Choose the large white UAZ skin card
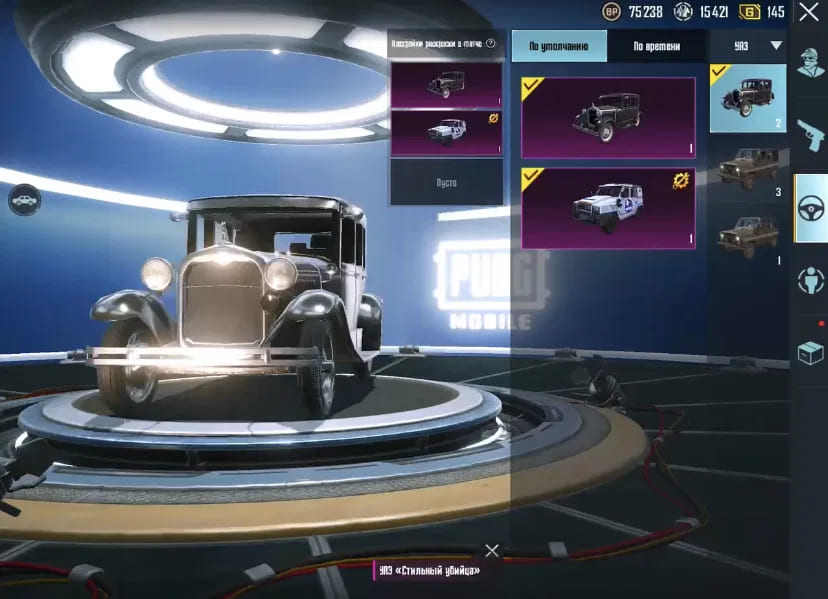Screen dimensions: 828x599 tap(608, 208)
